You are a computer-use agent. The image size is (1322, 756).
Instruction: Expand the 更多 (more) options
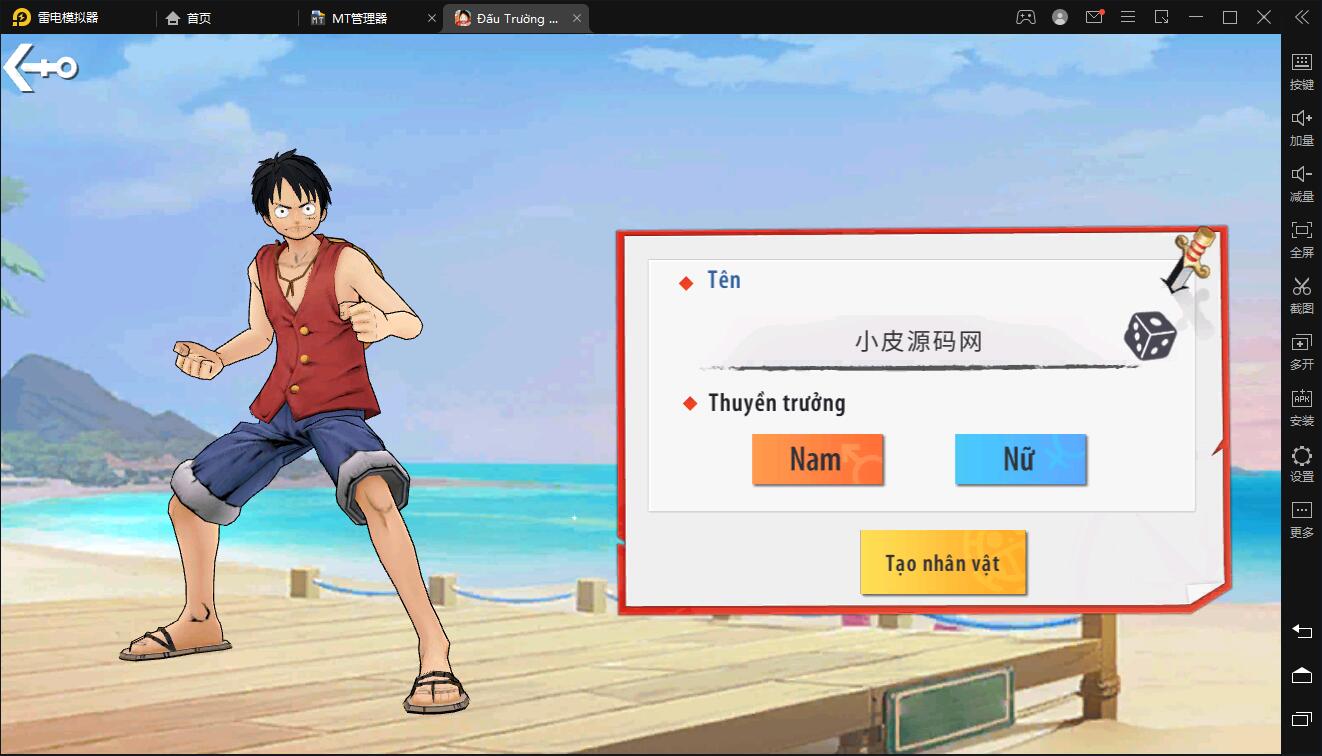(1301, 518)
